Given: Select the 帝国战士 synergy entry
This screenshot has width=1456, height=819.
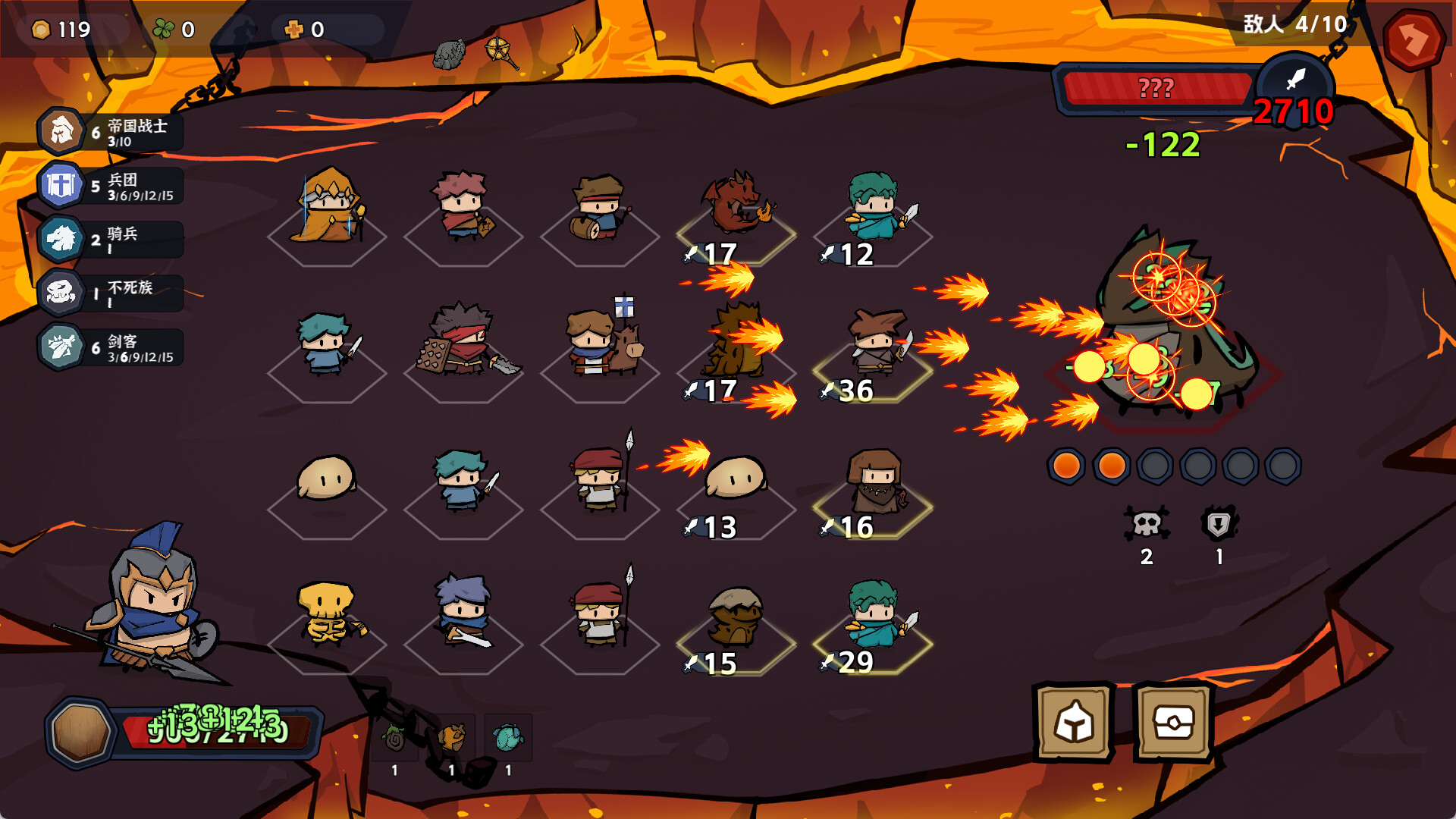Looking at the screenshot, I should click(x=111, y=132).
